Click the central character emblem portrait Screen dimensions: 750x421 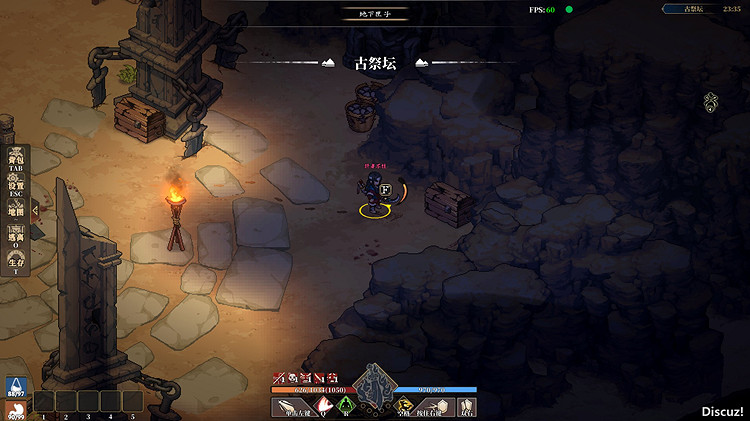(374, 384)
